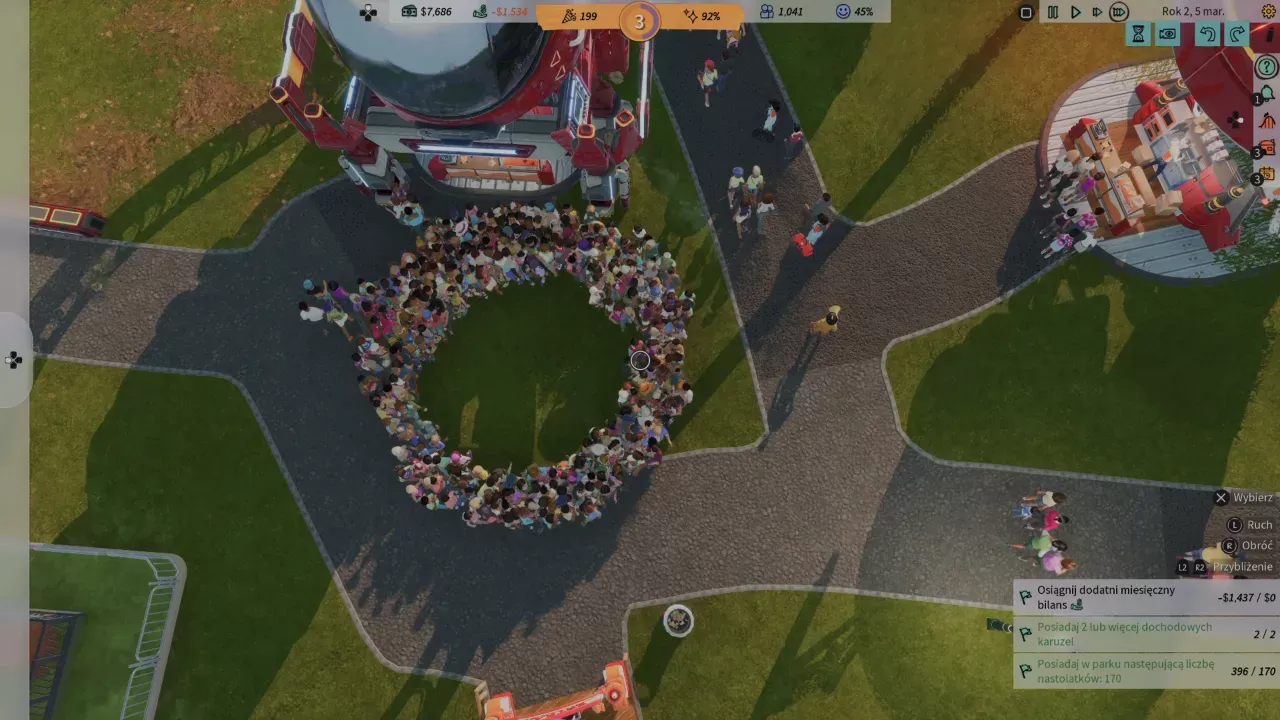The height and width of the screenshot is (720, 1280).
Task: Choose the double-arrow fast forward speed
Action: [x=1097, y=12]
